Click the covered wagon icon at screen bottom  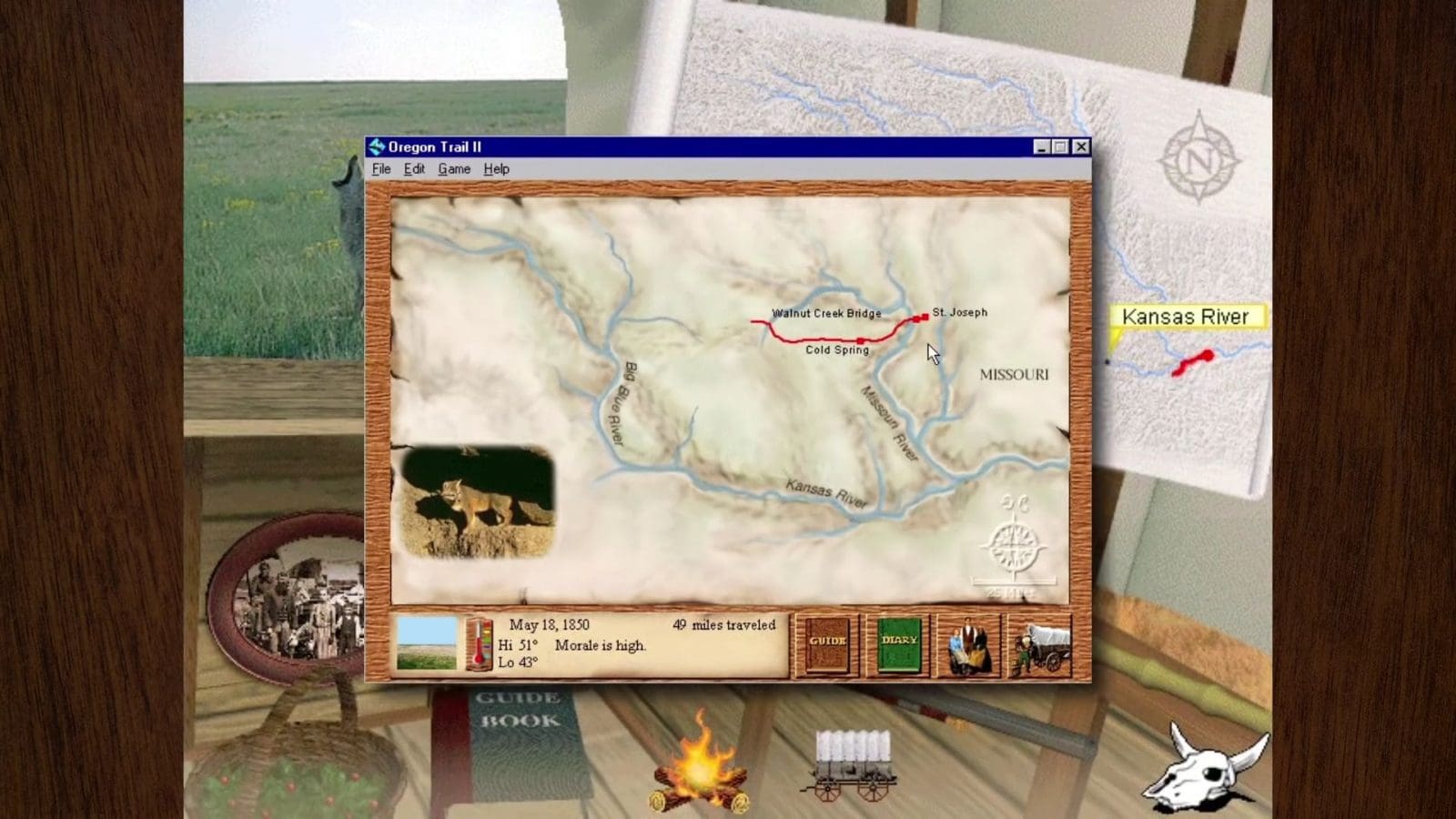coord(851,760)
